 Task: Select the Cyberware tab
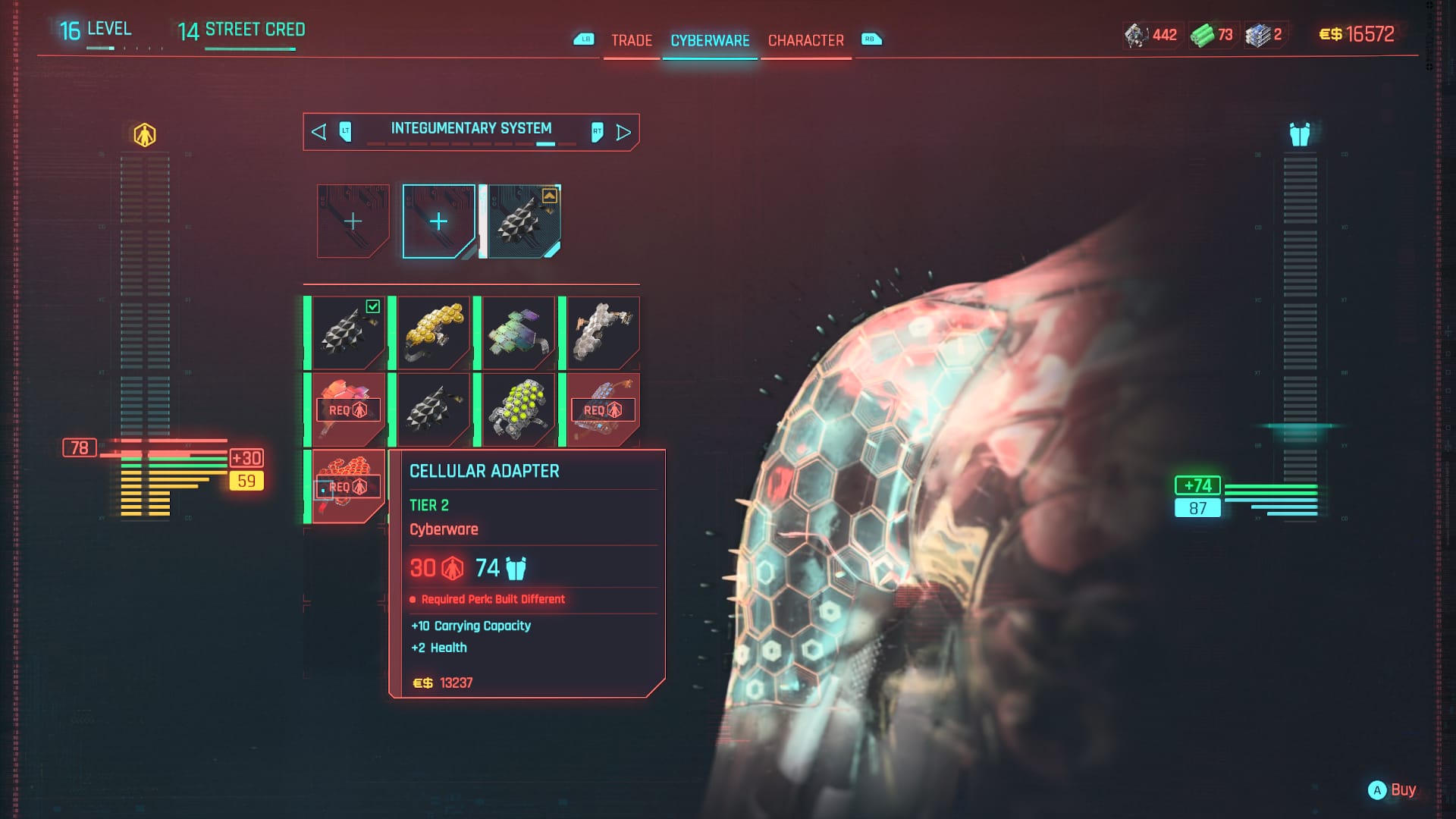point(710,40)
